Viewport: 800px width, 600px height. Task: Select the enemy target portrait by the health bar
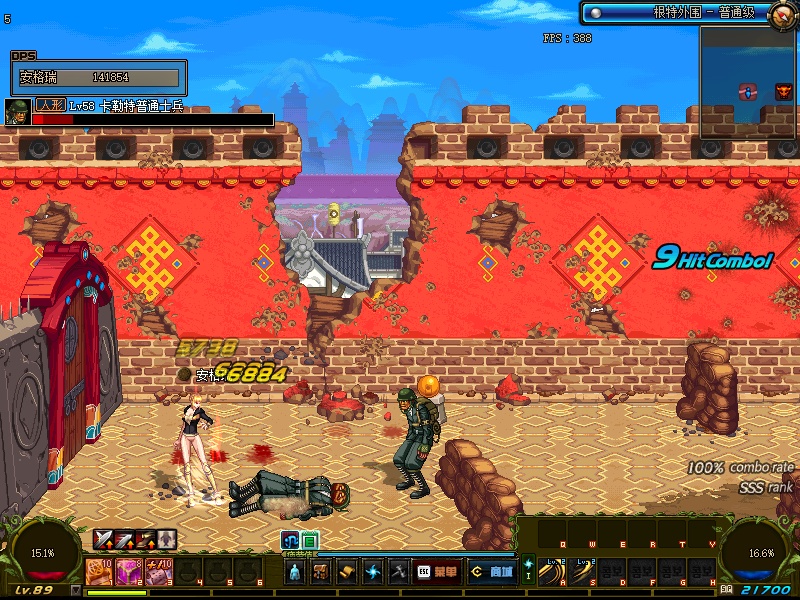coord(16,111)
